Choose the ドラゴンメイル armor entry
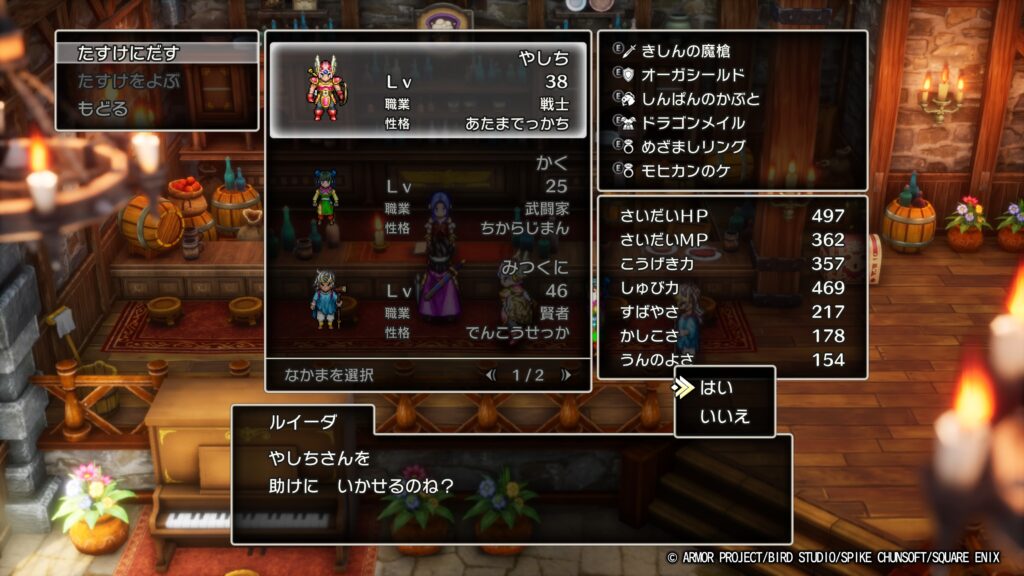Viewport: 1024px width, 576px height. coord(692,123)
